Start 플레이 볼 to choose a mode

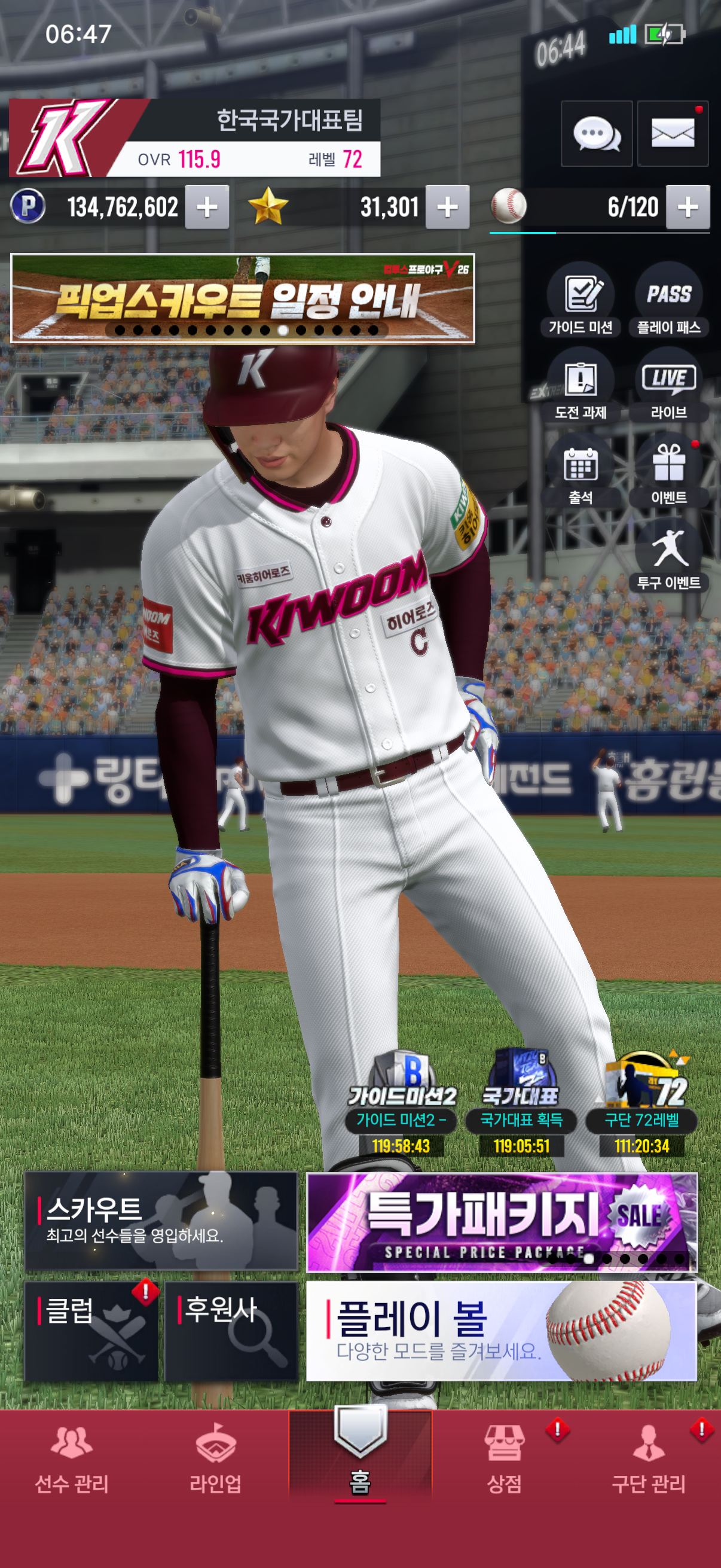[x=501, y=1331]
